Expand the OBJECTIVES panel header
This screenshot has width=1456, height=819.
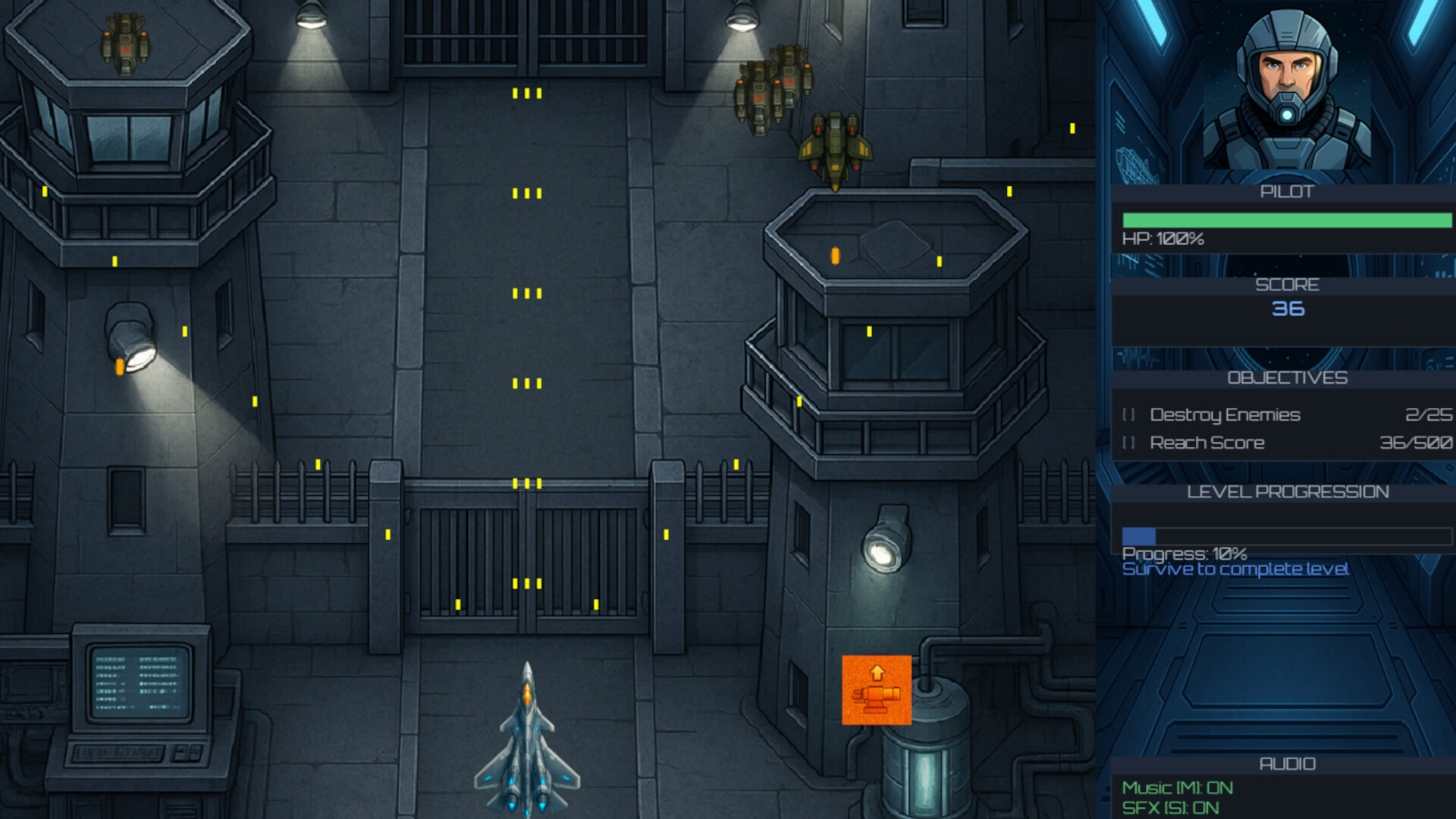[1288, 378]
